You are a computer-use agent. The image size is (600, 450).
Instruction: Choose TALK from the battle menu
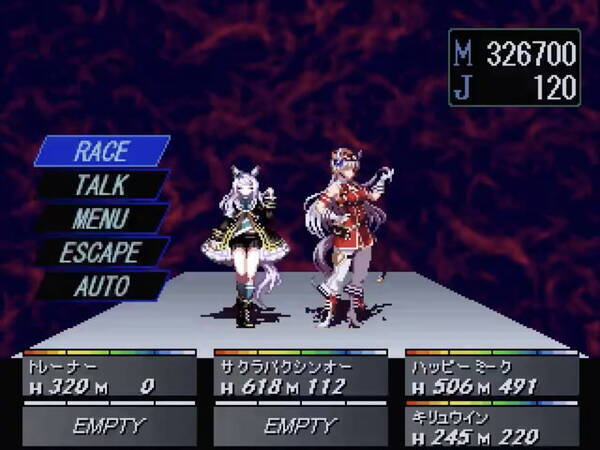[x=101, y=185]
